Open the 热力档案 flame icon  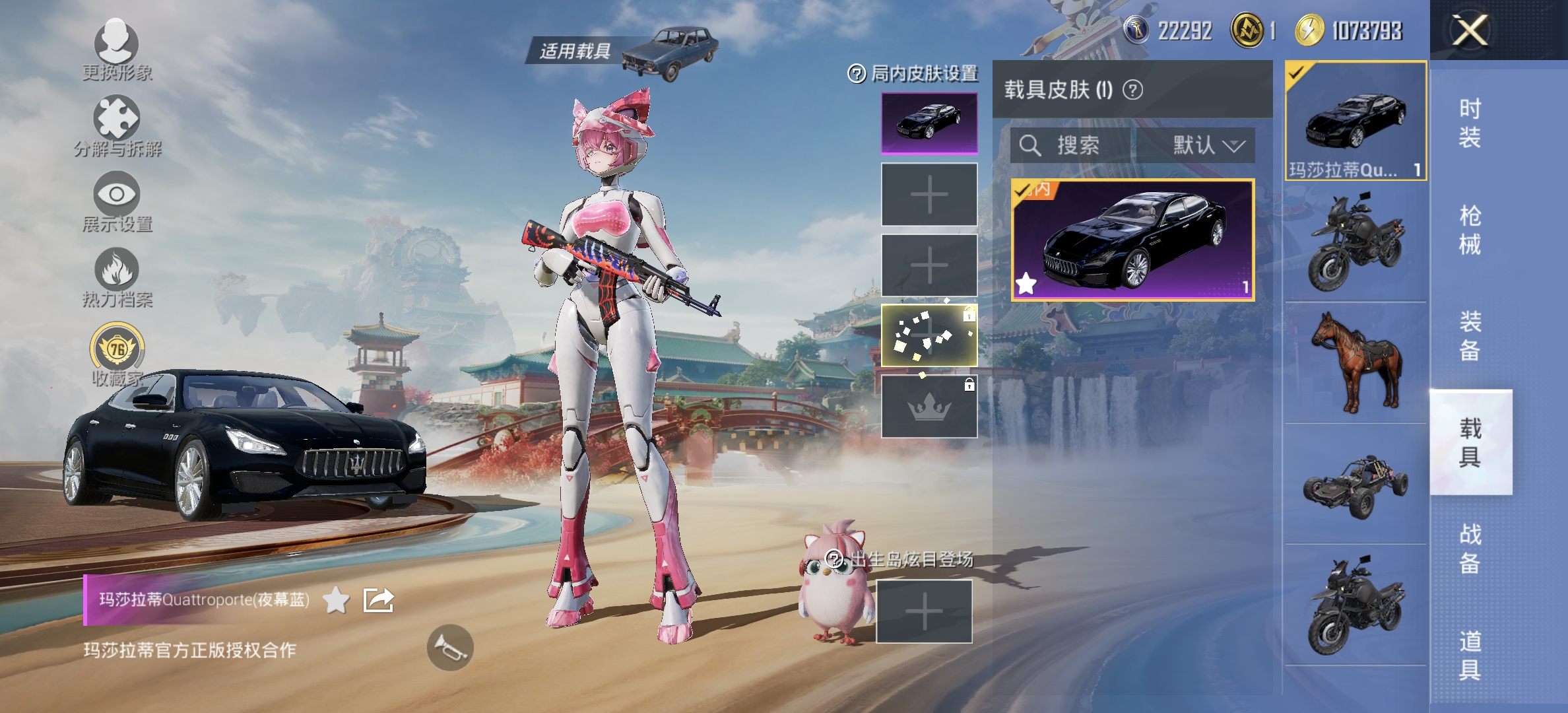pyautogui.click(x=117, y=270)
